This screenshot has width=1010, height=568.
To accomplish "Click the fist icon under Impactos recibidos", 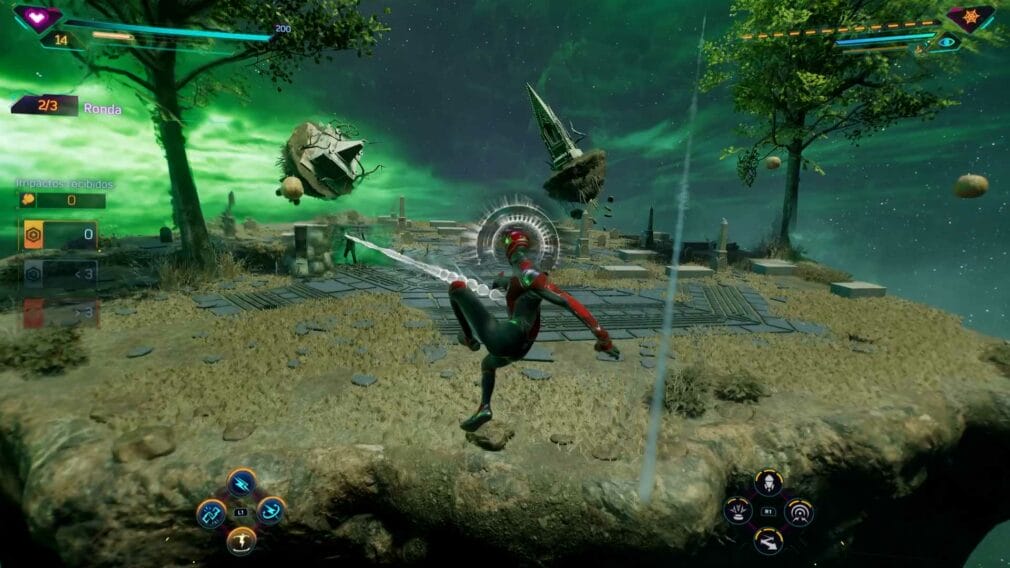I will tap(29, 200).
